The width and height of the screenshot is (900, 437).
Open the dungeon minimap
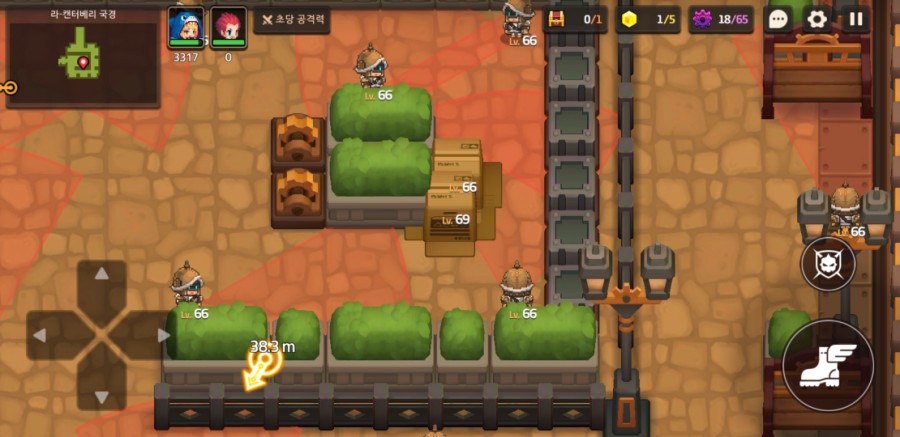(x=82, y=57)
